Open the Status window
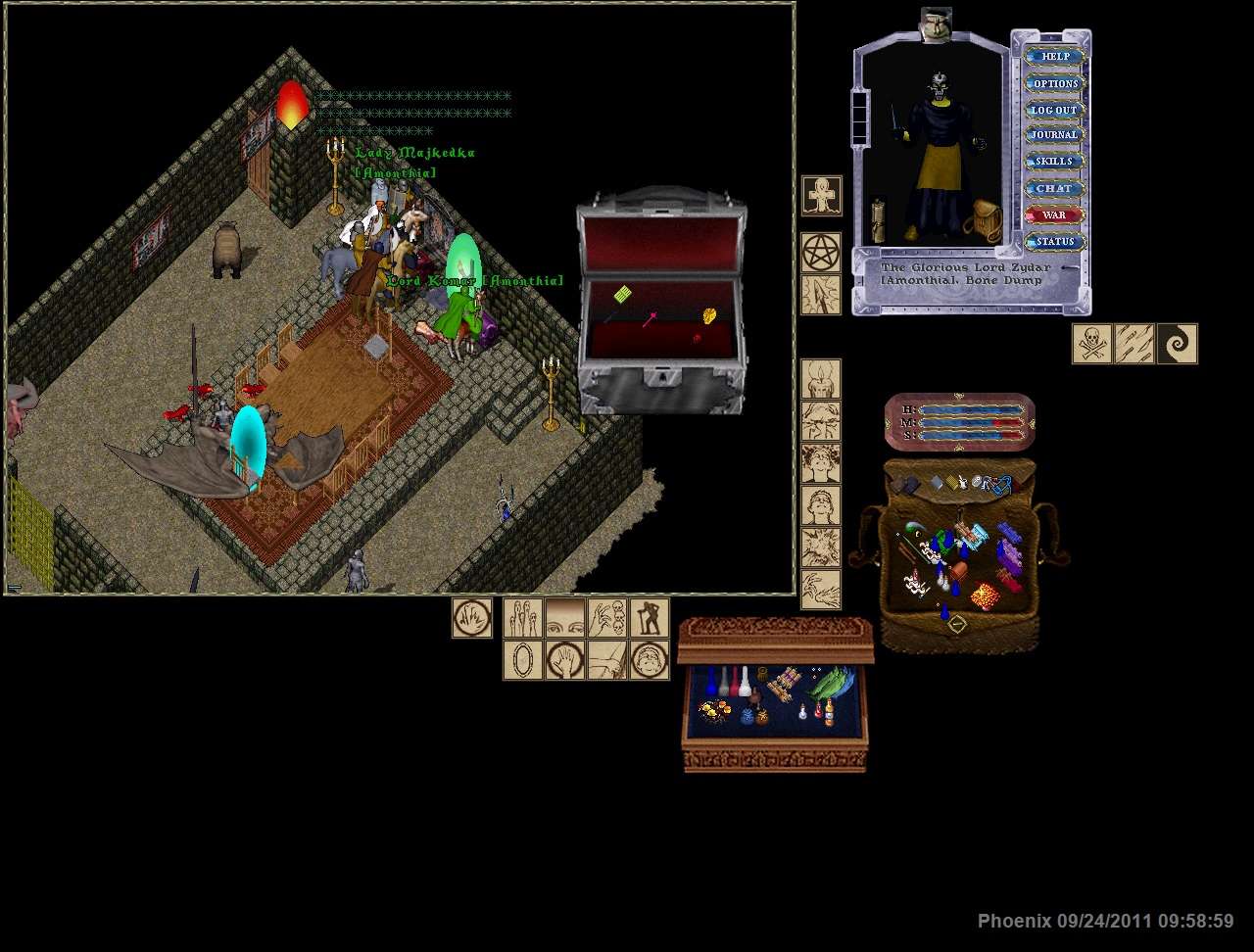 (1054, 241)
